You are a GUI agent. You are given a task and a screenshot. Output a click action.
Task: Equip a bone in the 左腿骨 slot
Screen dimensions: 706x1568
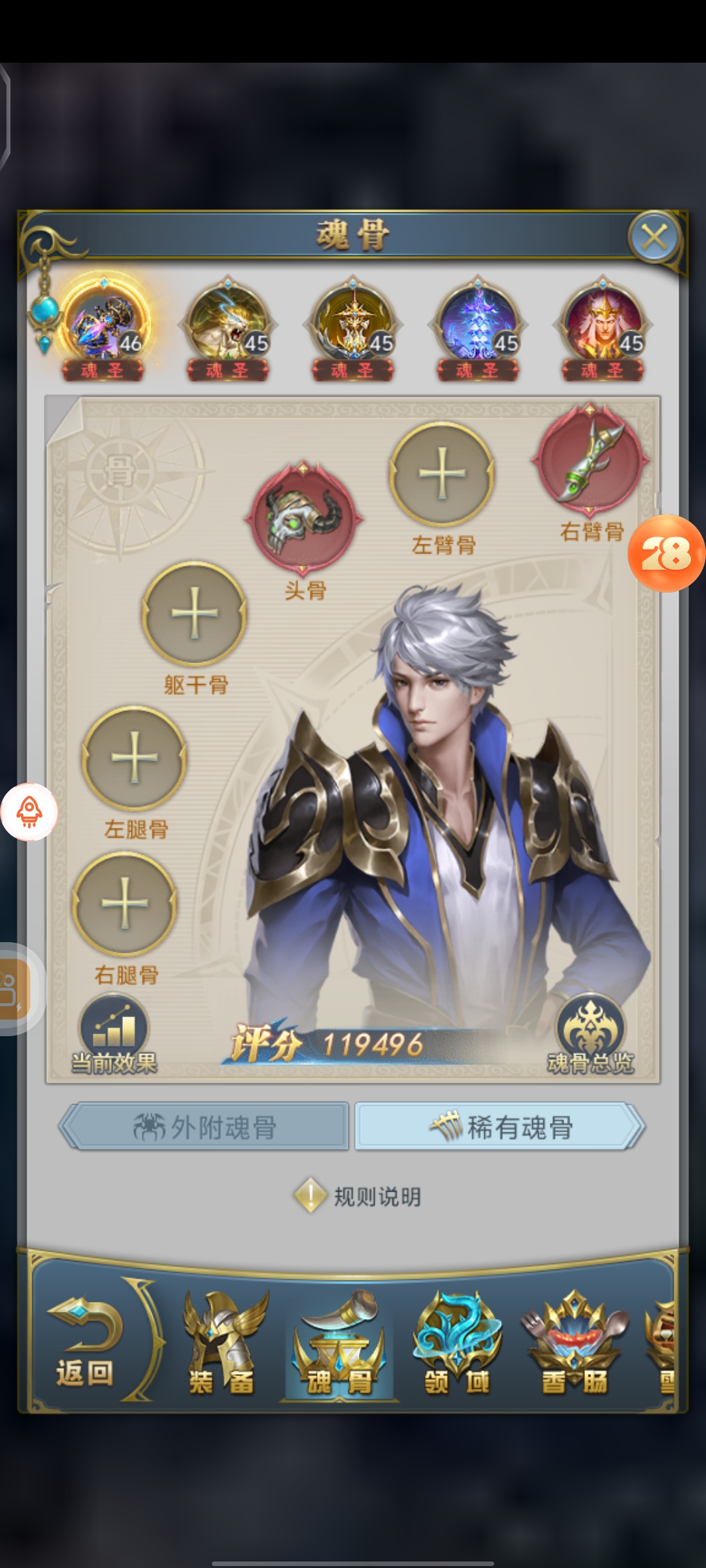[135, 758]
